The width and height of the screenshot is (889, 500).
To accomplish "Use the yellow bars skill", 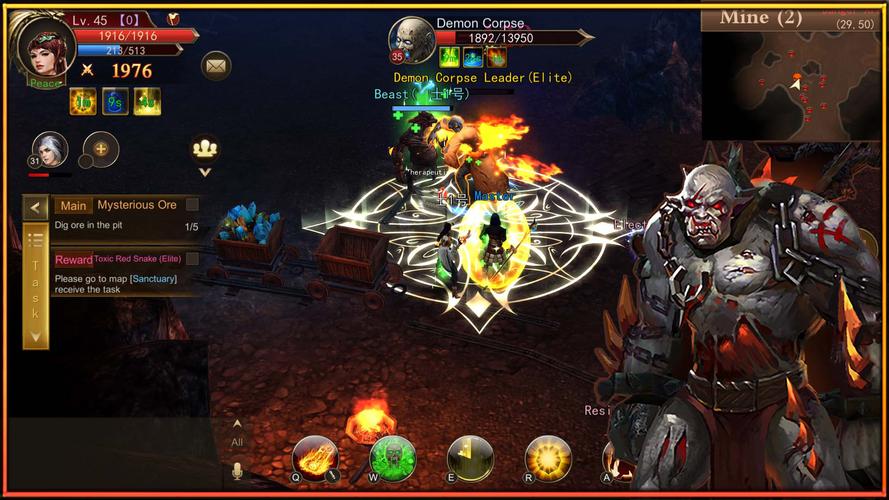I will [x=470, y=457].
